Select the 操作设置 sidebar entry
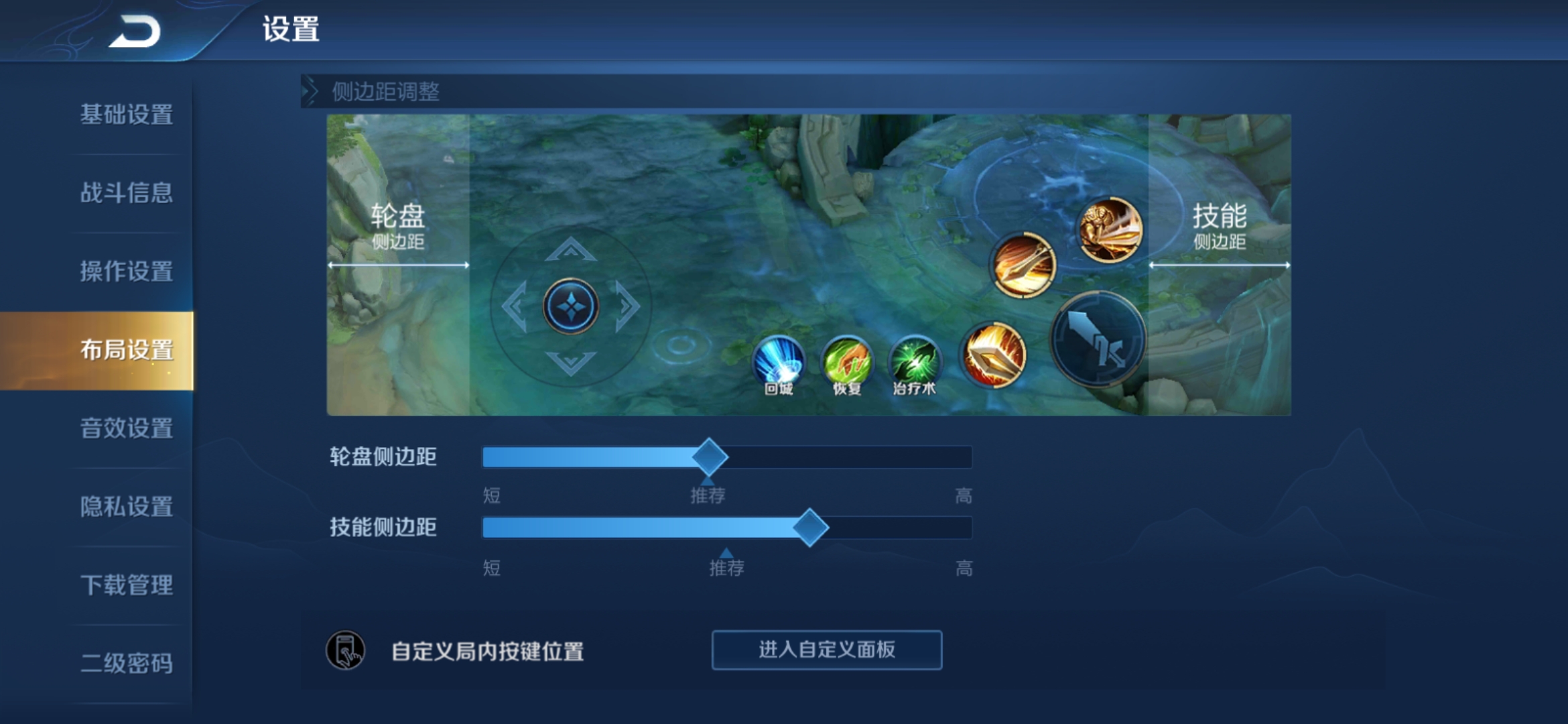Viewport: 1568px width, 724px height. (x=126, y=271)
